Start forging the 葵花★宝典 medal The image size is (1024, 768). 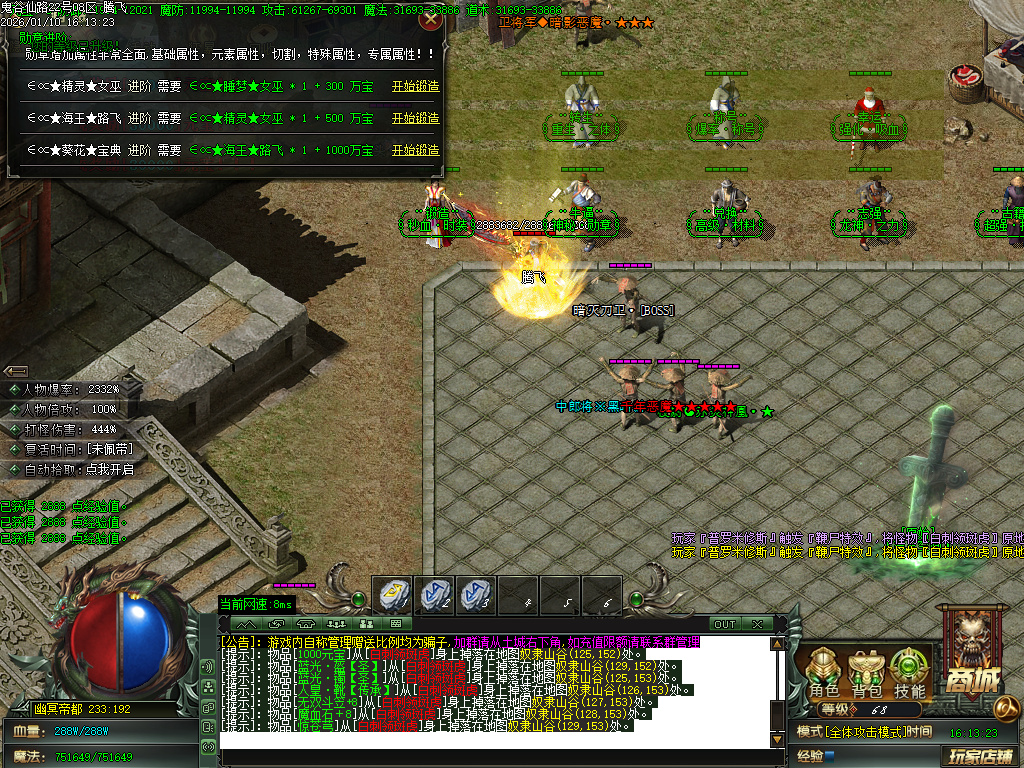click(x=415, y=150)
